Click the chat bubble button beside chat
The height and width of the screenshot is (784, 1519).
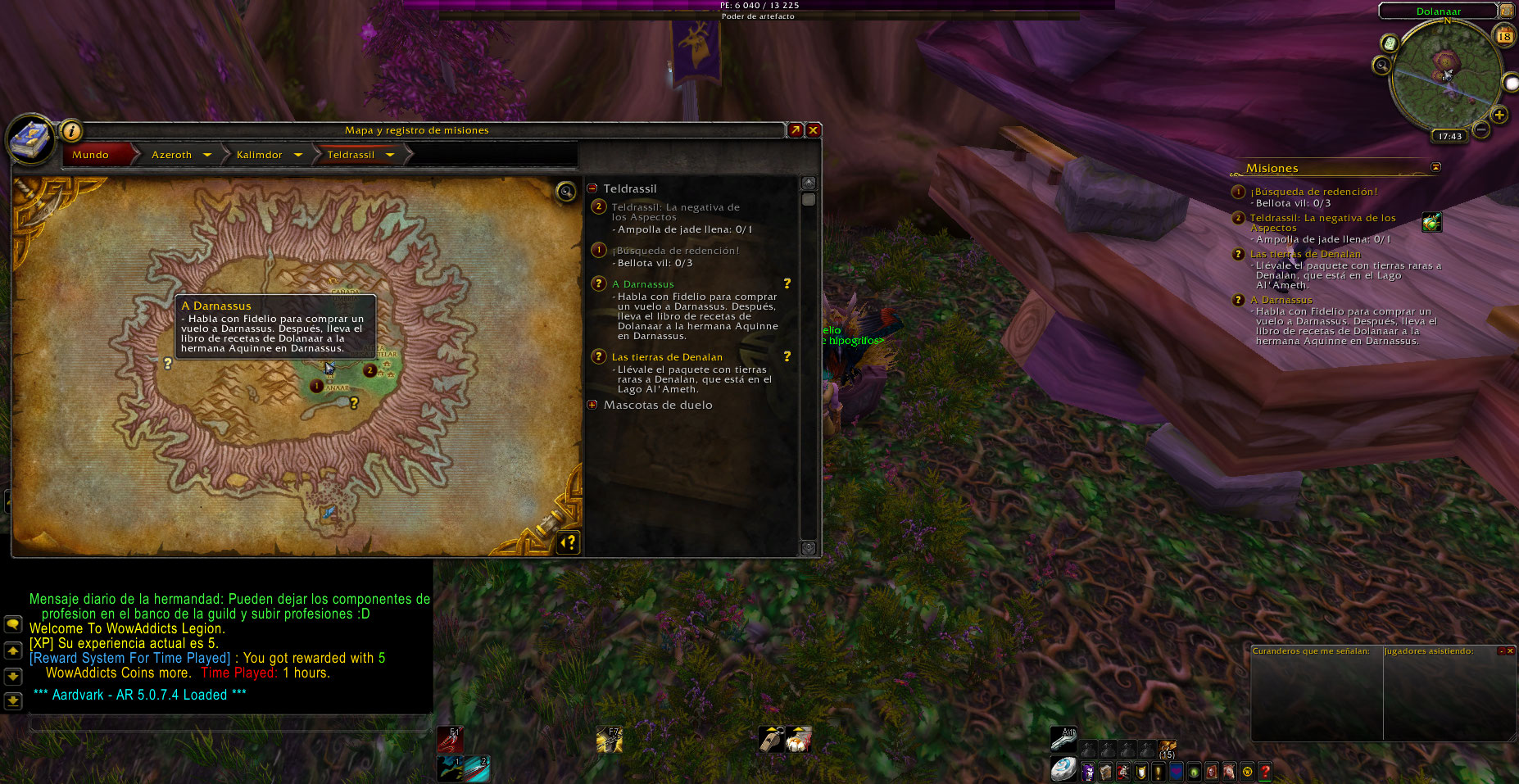tap(13, 624)
